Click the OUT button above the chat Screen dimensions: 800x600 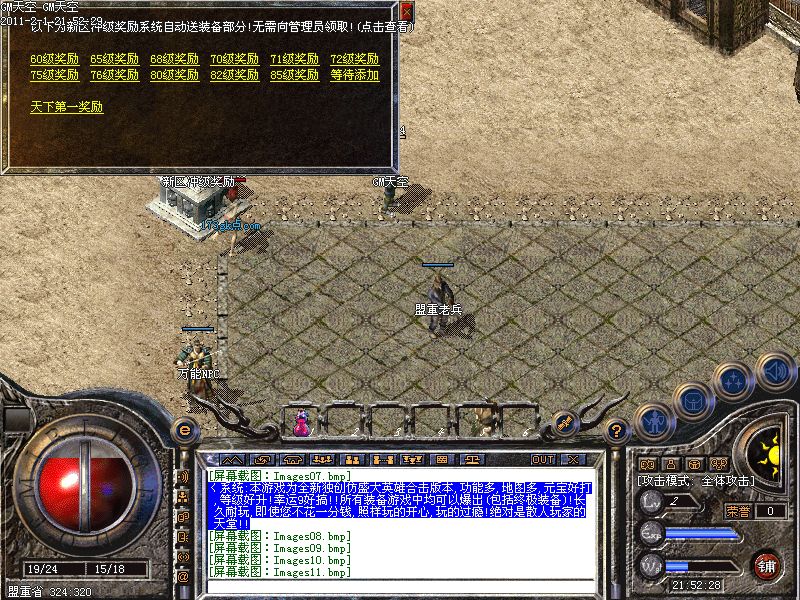tap(543, 459)
